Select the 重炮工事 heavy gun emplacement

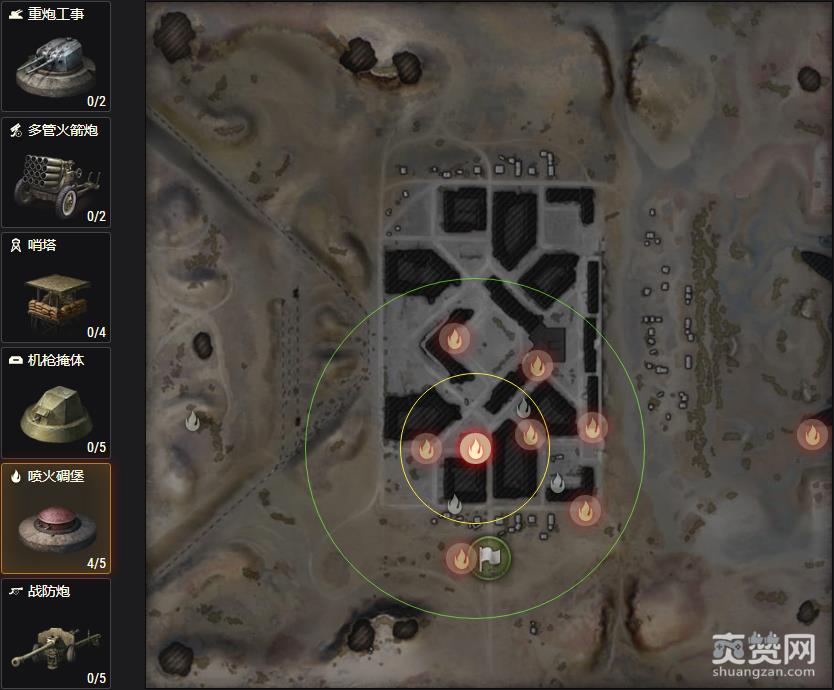click(56, 56)
